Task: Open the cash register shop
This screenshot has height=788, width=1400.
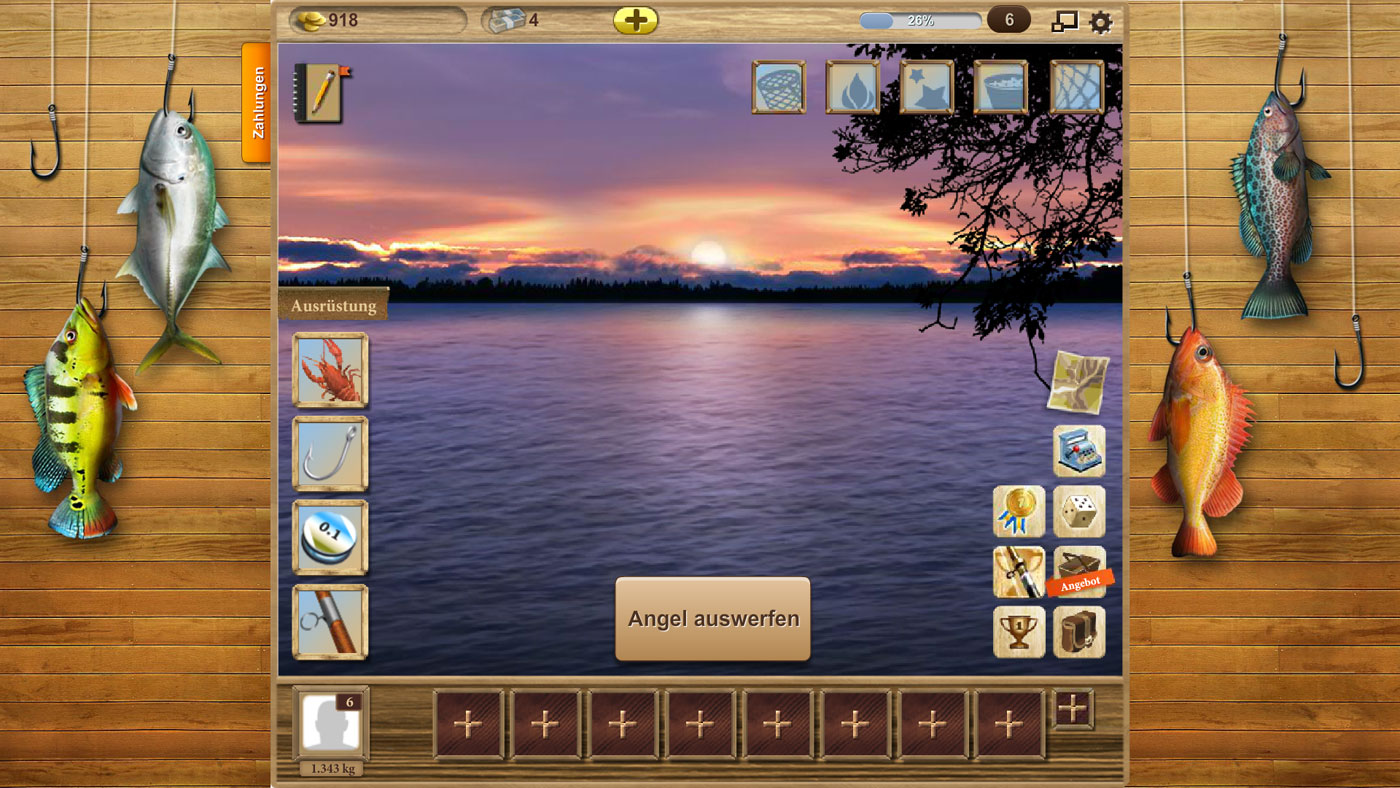Action: tap(1077, 451)
